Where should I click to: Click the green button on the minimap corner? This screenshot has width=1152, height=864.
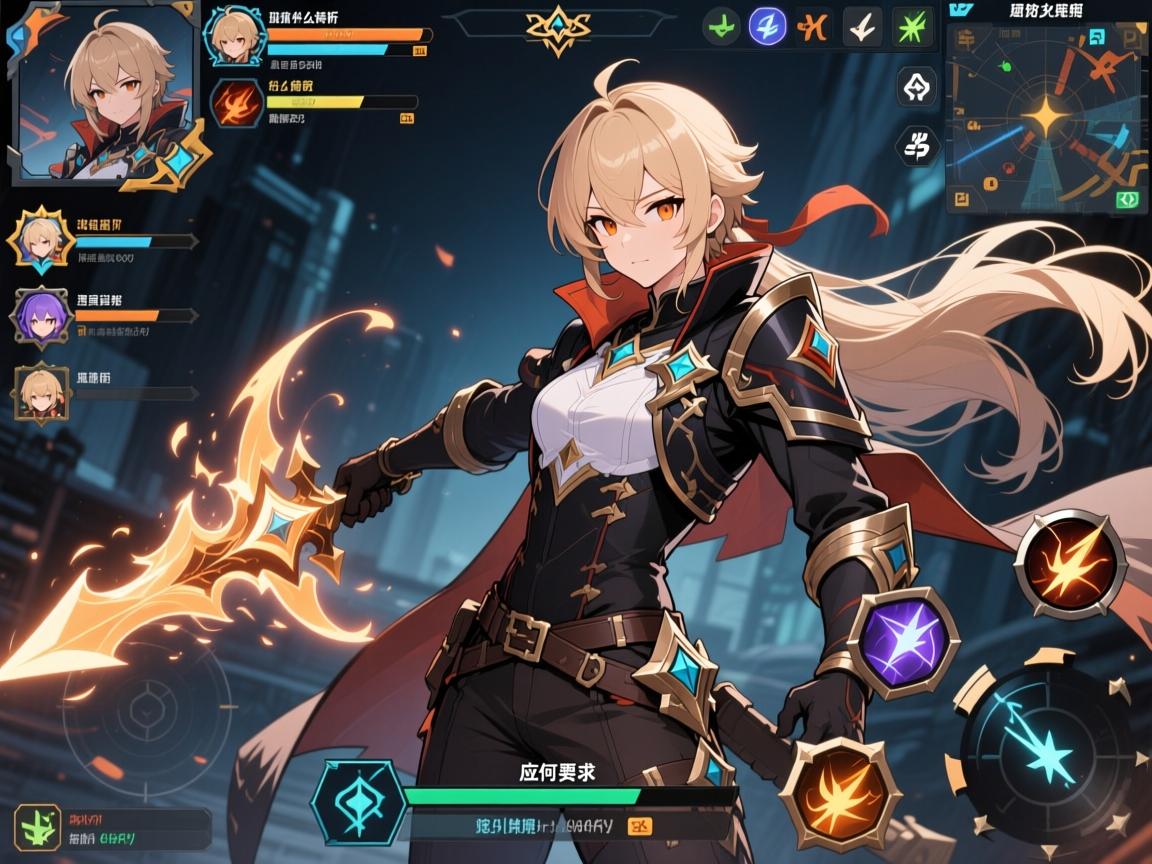pos(1128,199)
